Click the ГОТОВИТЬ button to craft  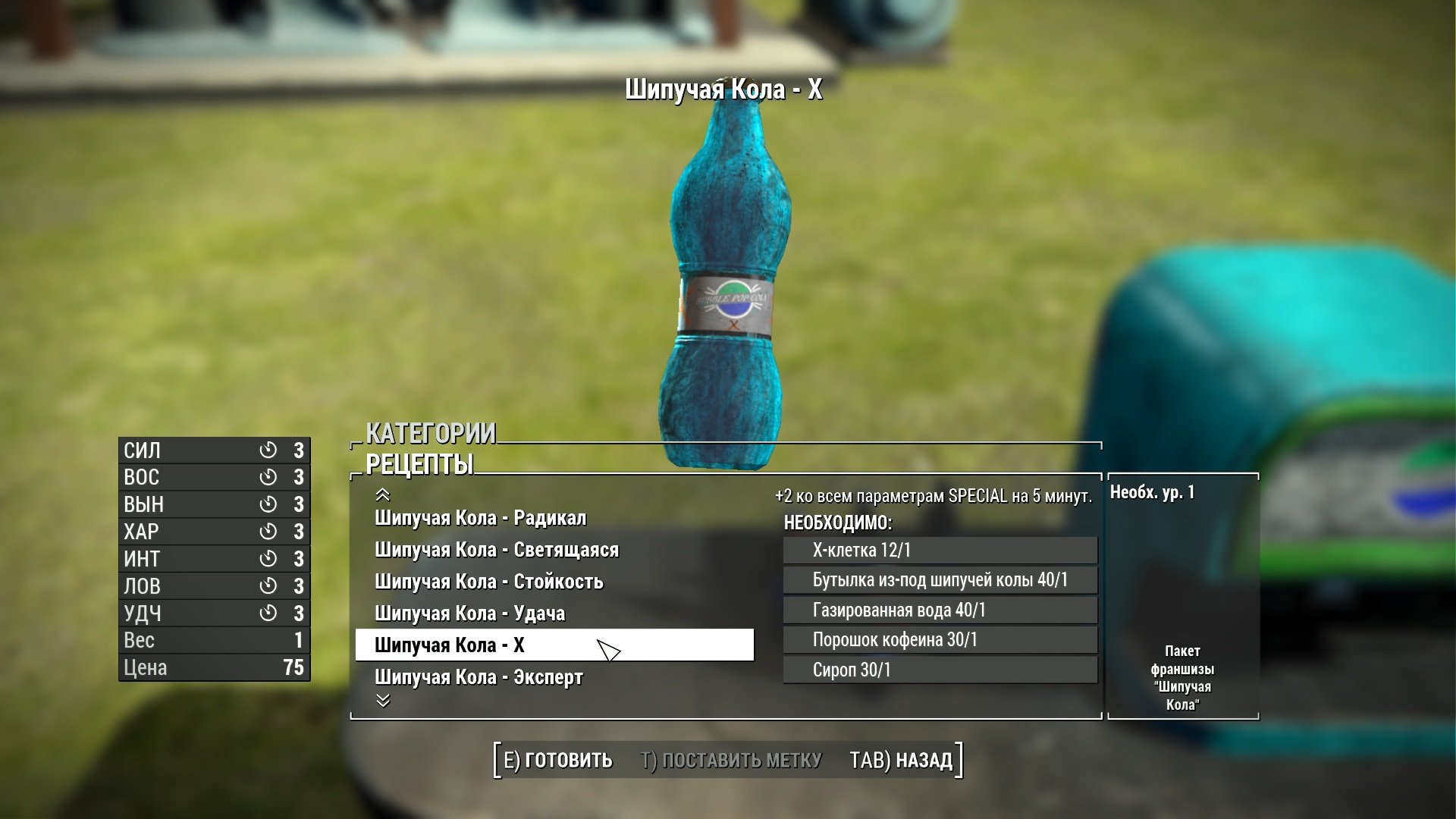click(x=558, y=761)
